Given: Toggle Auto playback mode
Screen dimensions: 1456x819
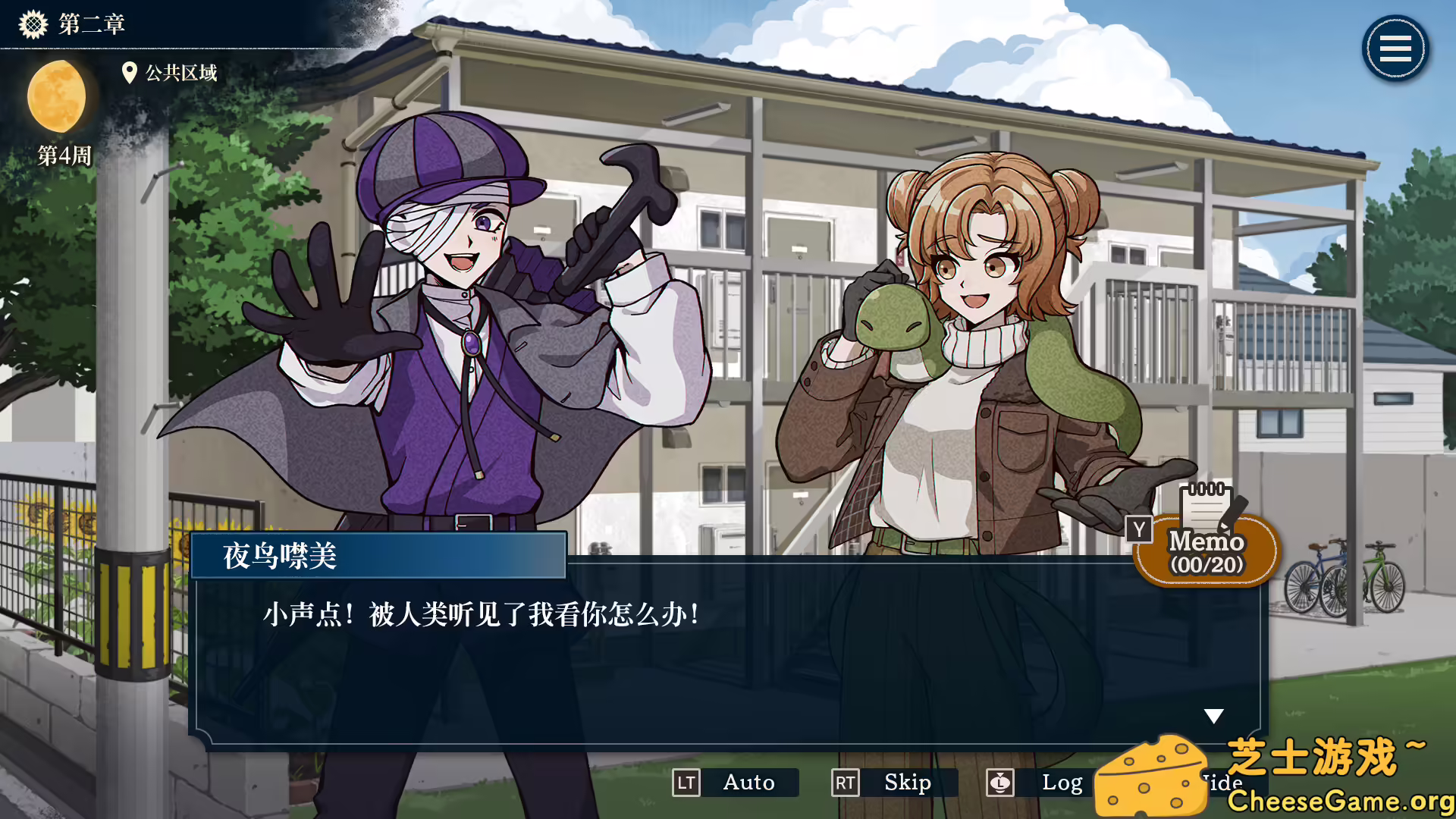Looking at the screenshot, I should coord(749,783).
